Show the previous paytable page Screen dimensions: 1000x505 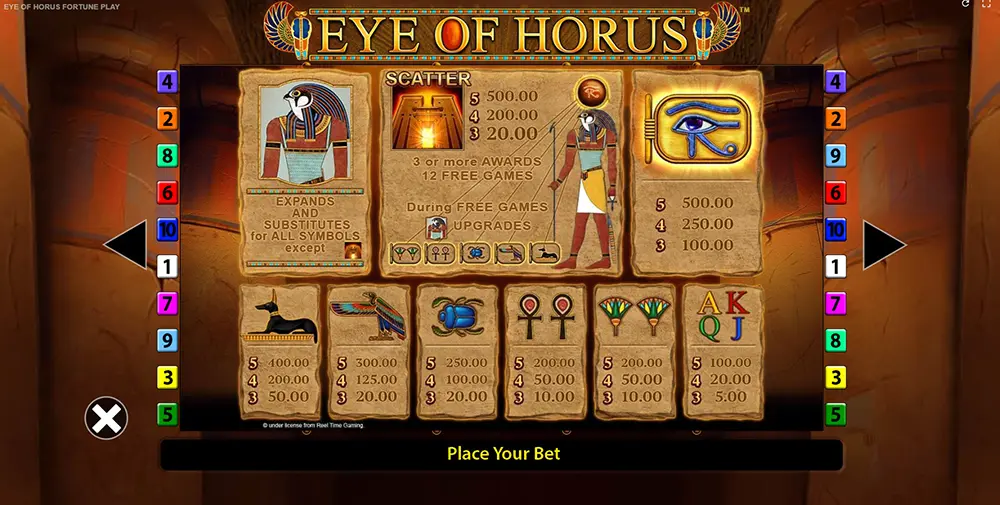[x=127, y=246]
